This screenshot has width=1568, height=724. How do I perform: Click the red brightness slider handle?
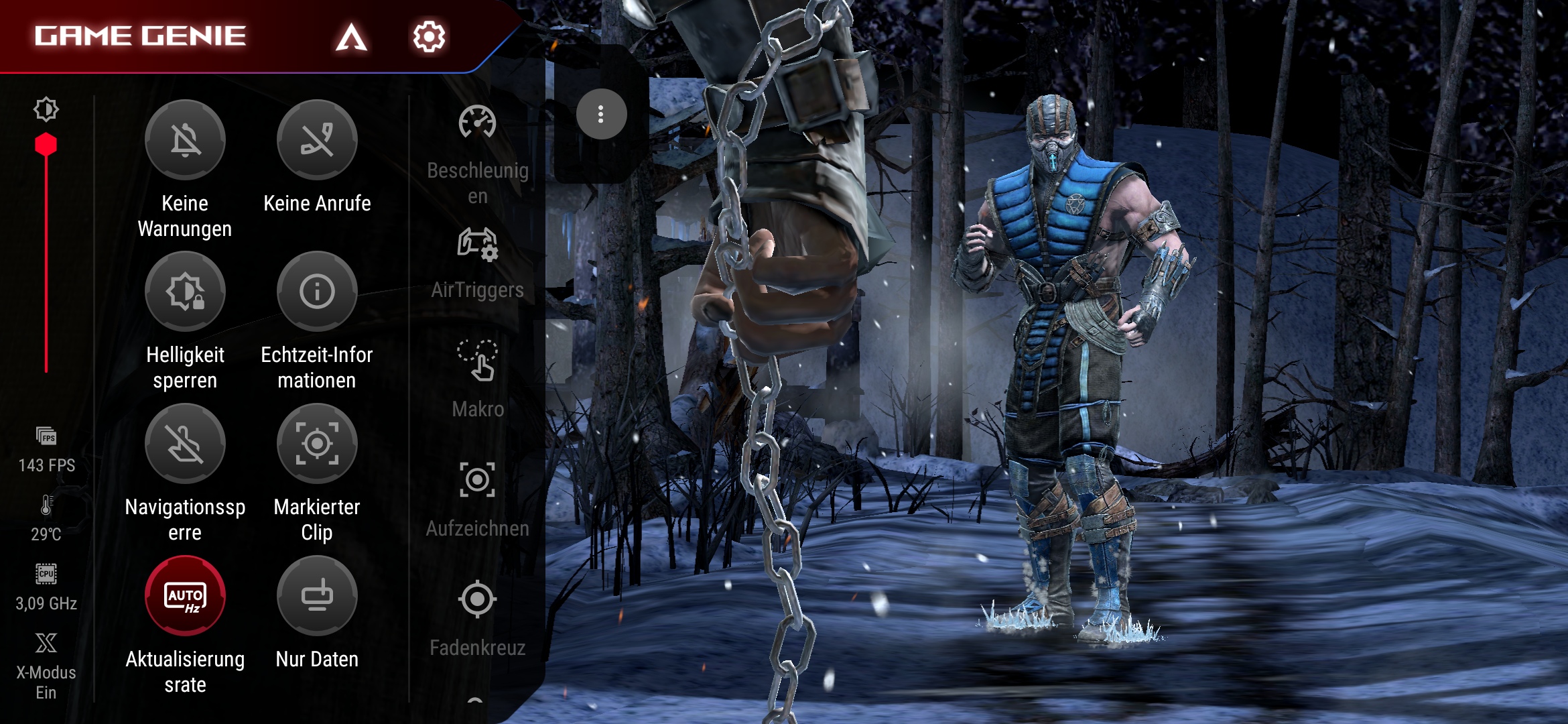click(46, 145)
